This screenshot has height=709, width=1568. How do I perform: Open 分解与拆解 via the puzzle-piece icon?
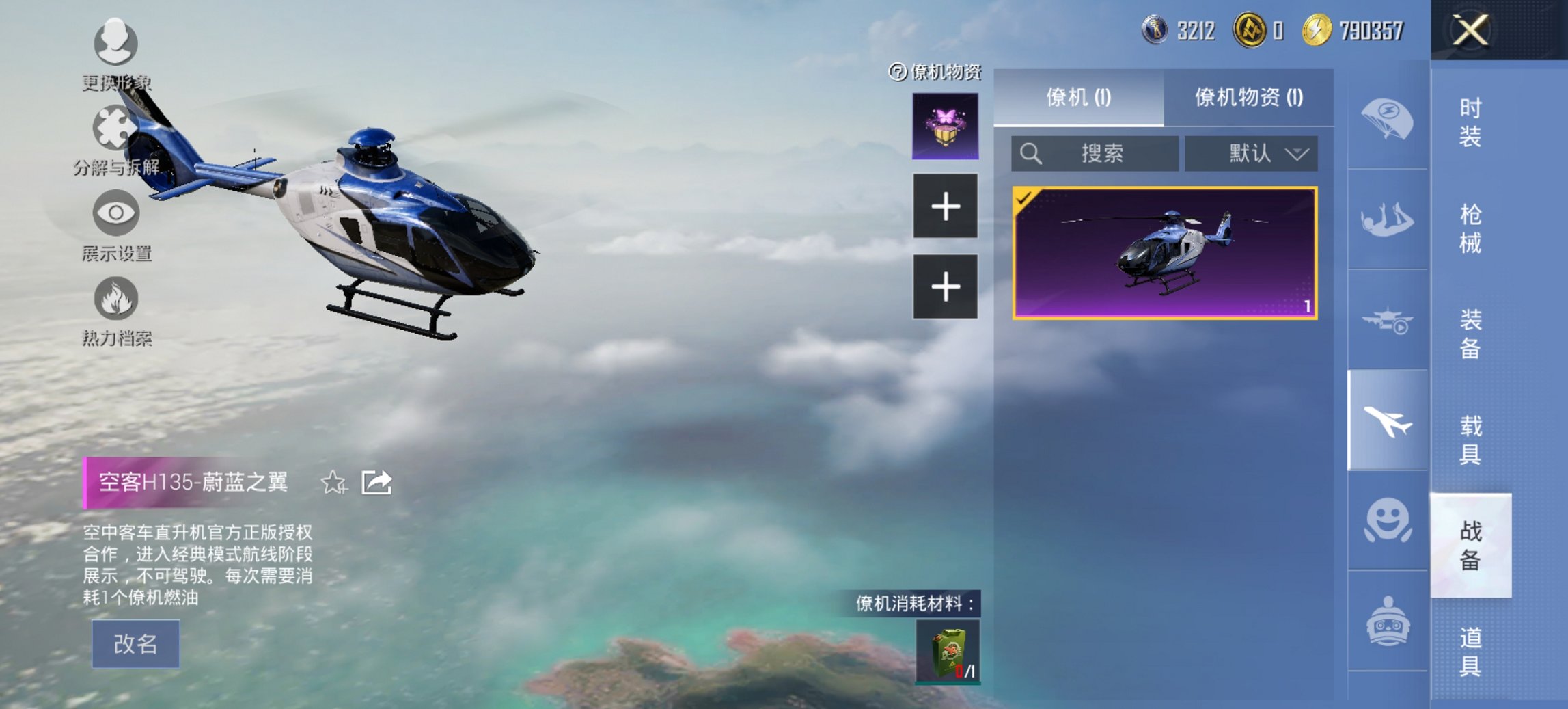(x=116, y=126)
